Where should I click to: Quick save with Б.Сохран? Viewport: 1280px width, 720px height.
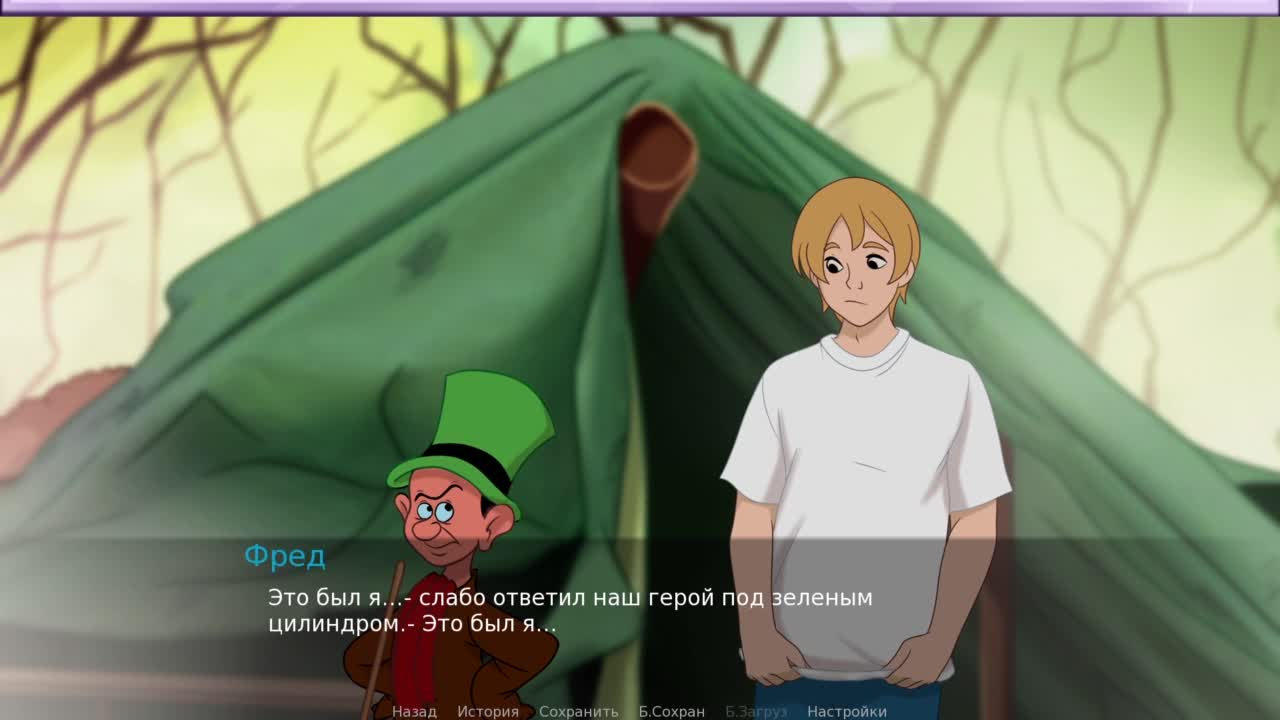671,712
